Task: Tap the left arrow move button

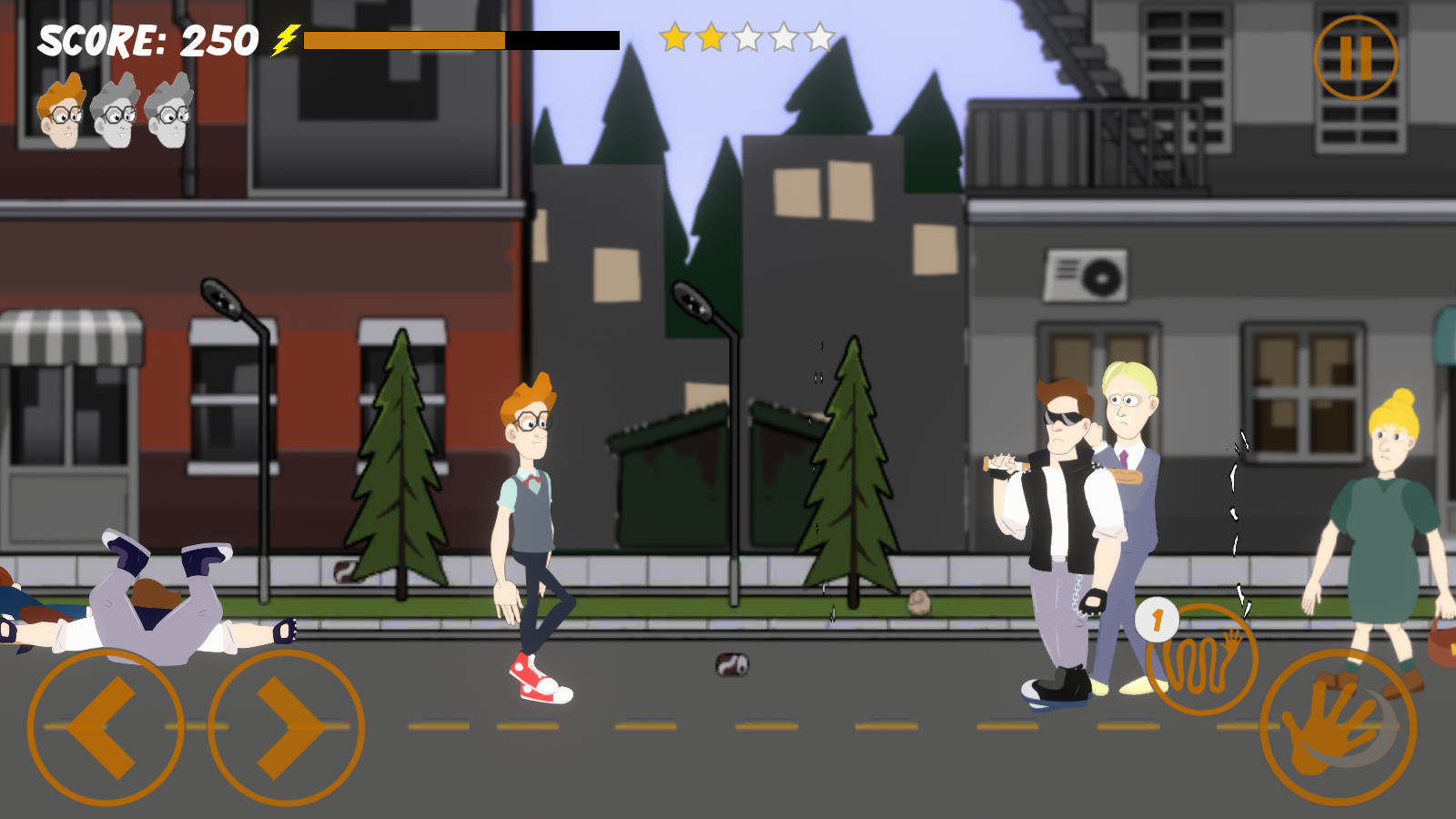Action: [105, 727]
